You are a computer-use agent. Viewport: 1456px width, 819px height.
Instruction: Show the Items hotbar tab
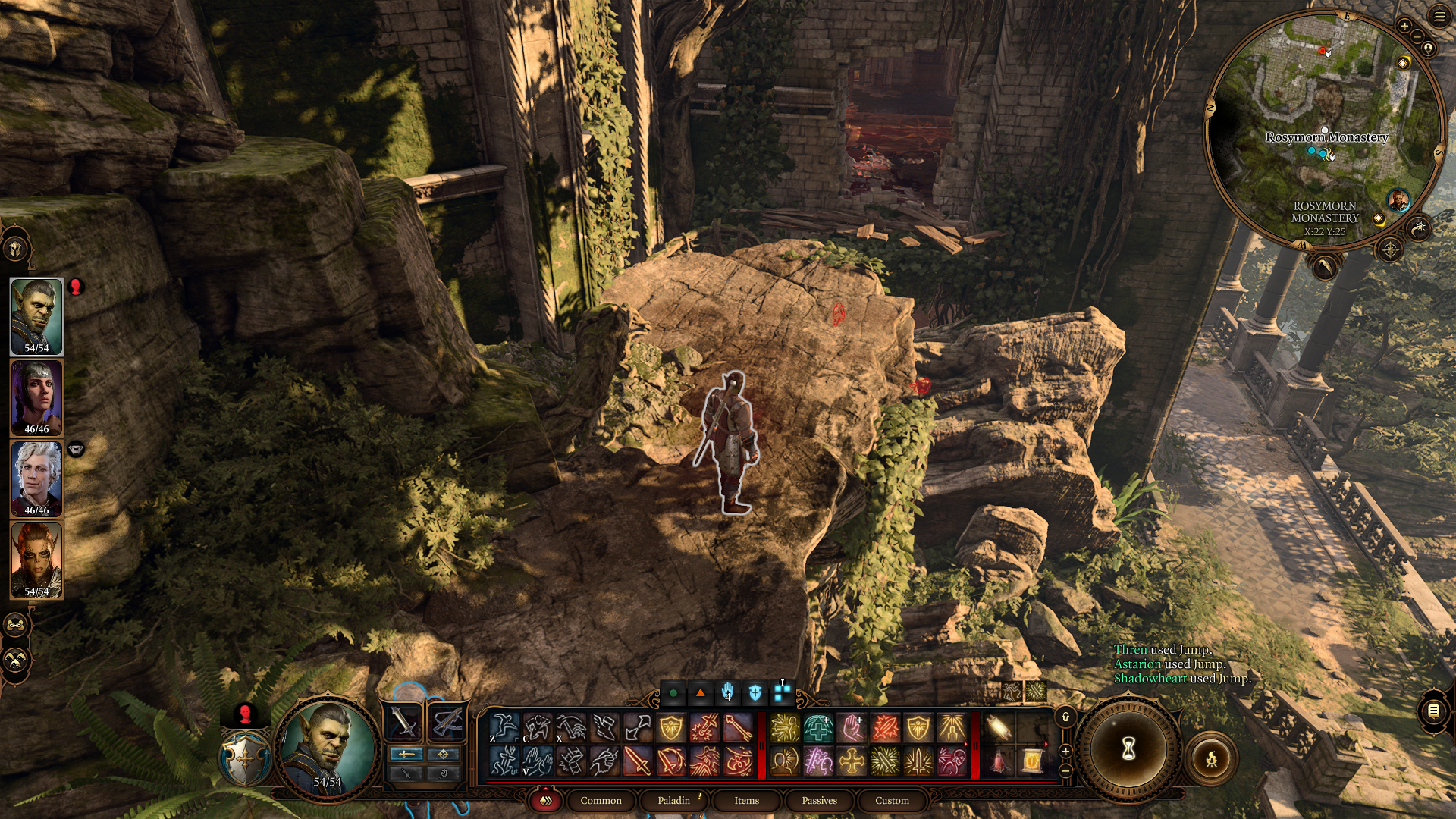(746, 800)
